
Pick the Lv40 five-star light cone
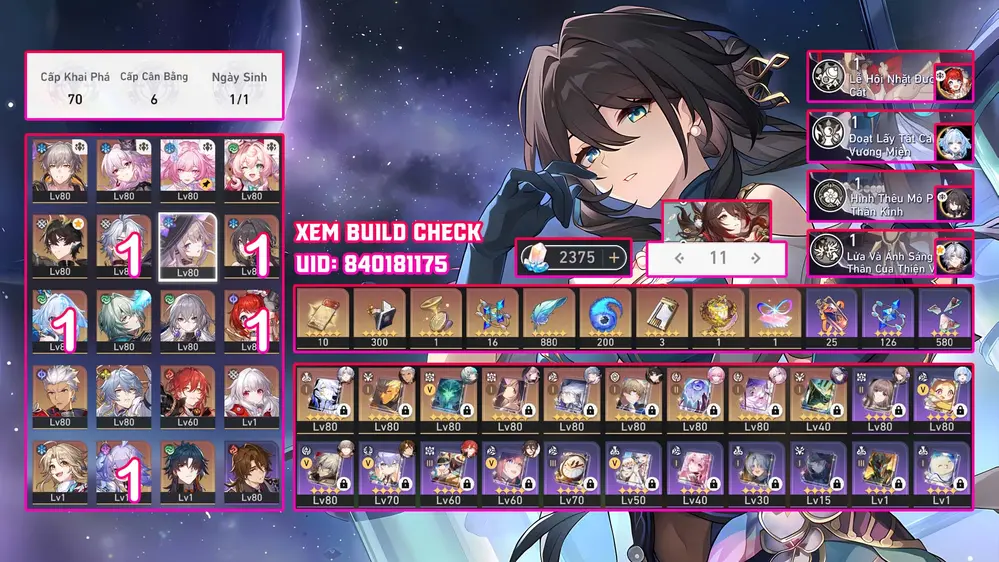pyautogui.click(x=817, y=397)
